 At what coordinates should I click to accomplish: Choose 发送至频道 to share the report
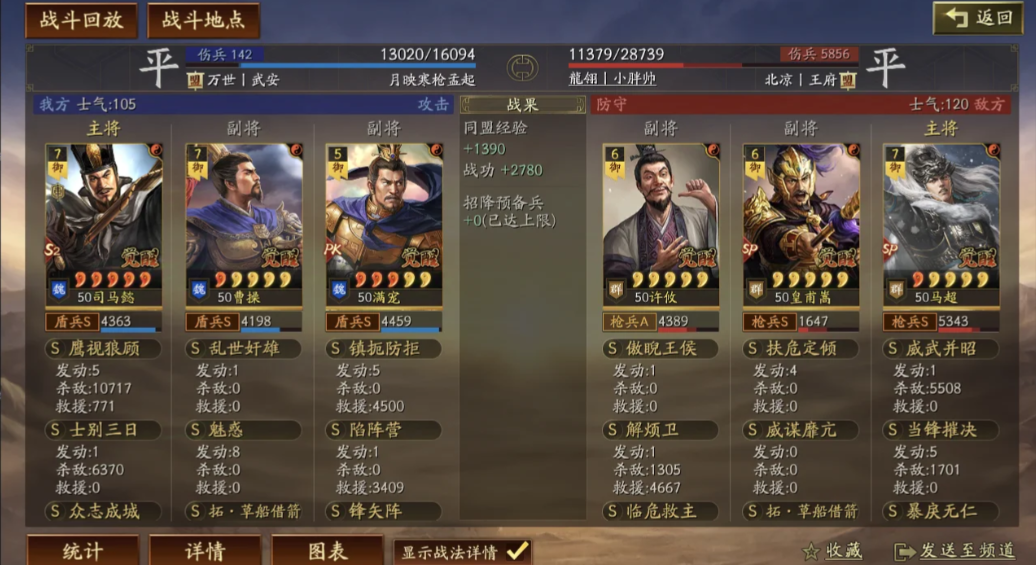pos(954,551)
